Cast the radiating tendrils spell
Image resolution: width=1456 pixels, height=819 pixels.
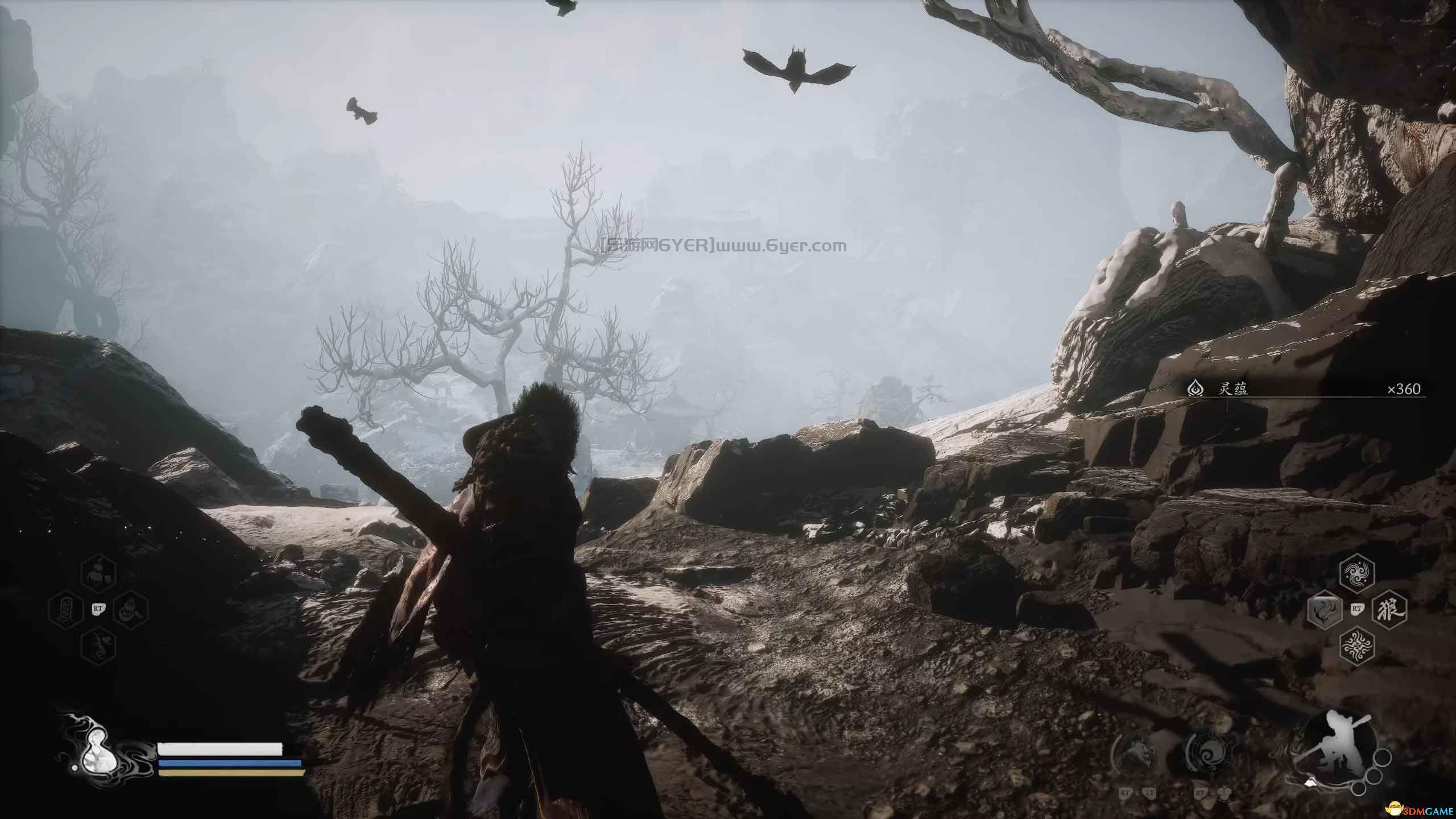[x=1358, y=646]
